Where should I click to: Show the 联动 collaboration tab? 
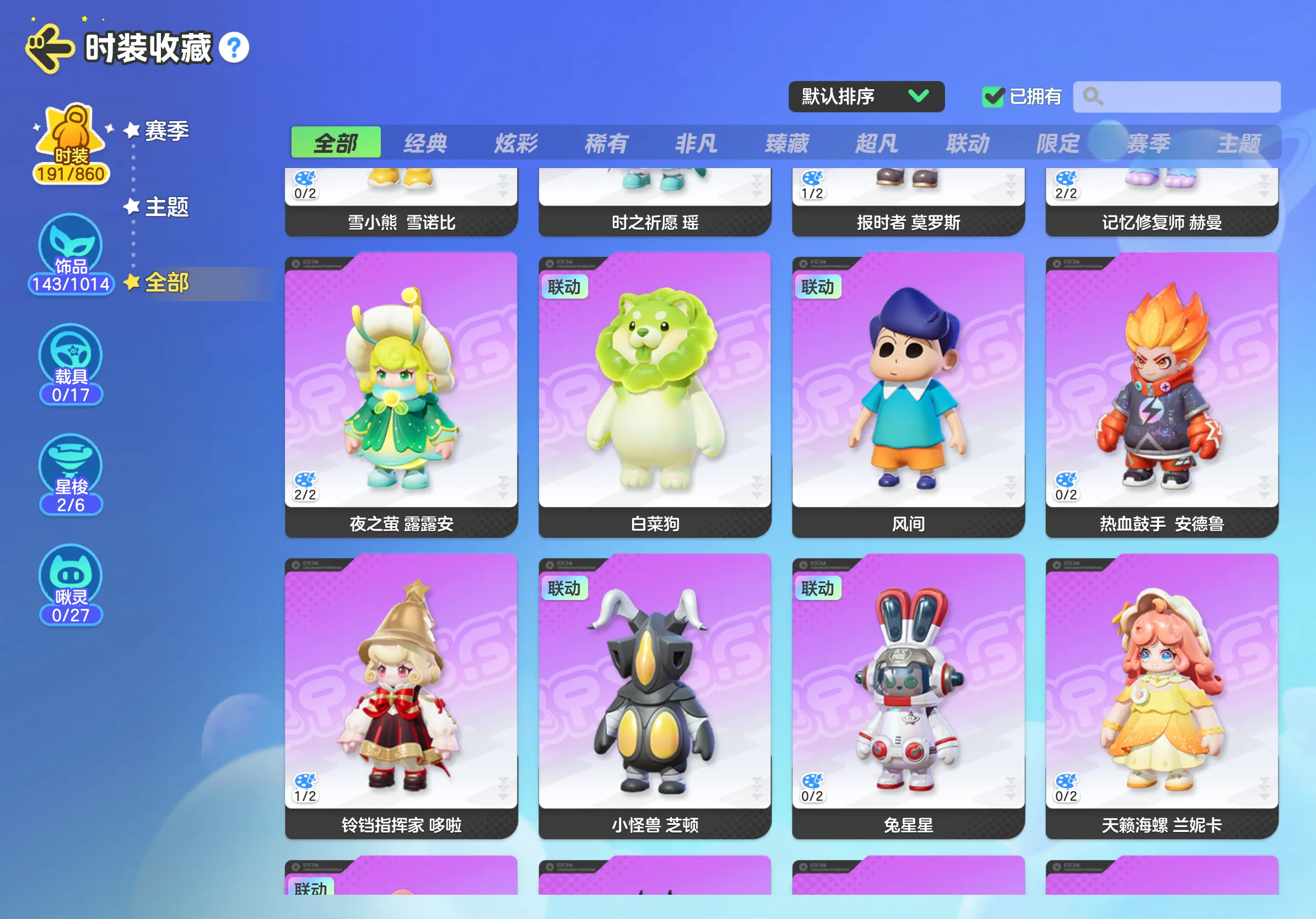968,143
